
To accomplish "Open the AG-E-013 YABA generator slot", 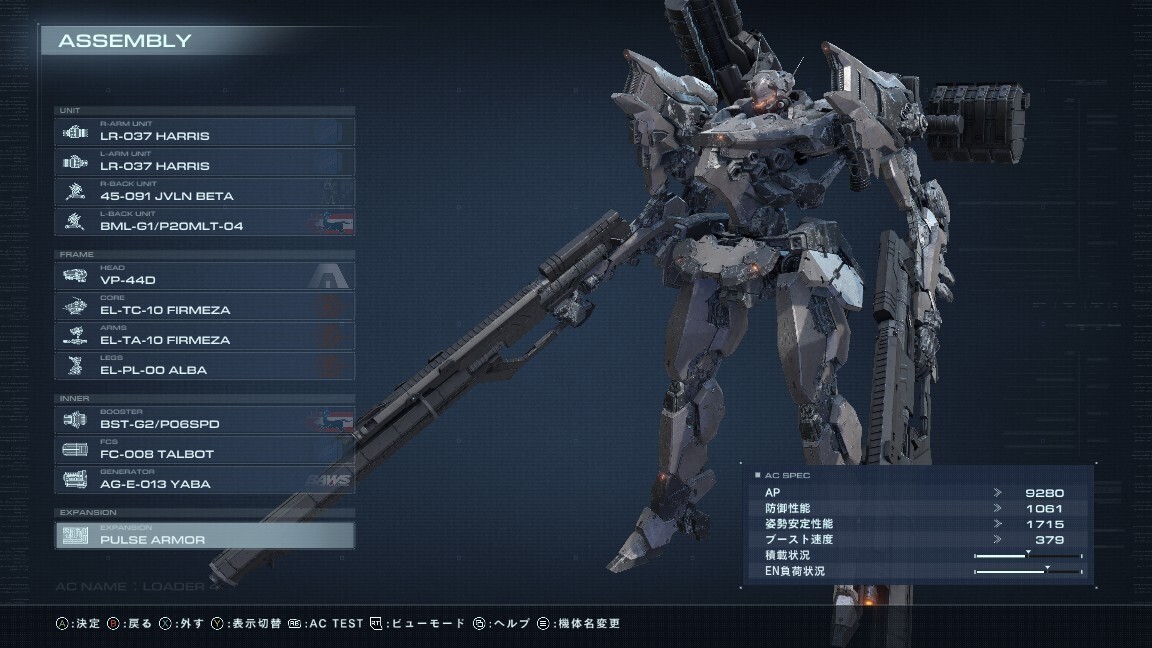I will pos(204,480).
